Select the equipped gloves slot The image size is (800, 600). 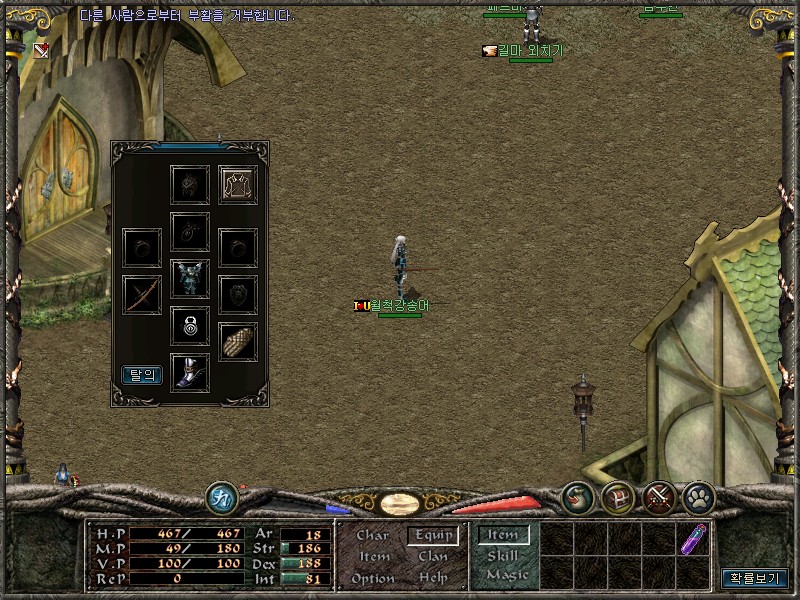[238, 341]
